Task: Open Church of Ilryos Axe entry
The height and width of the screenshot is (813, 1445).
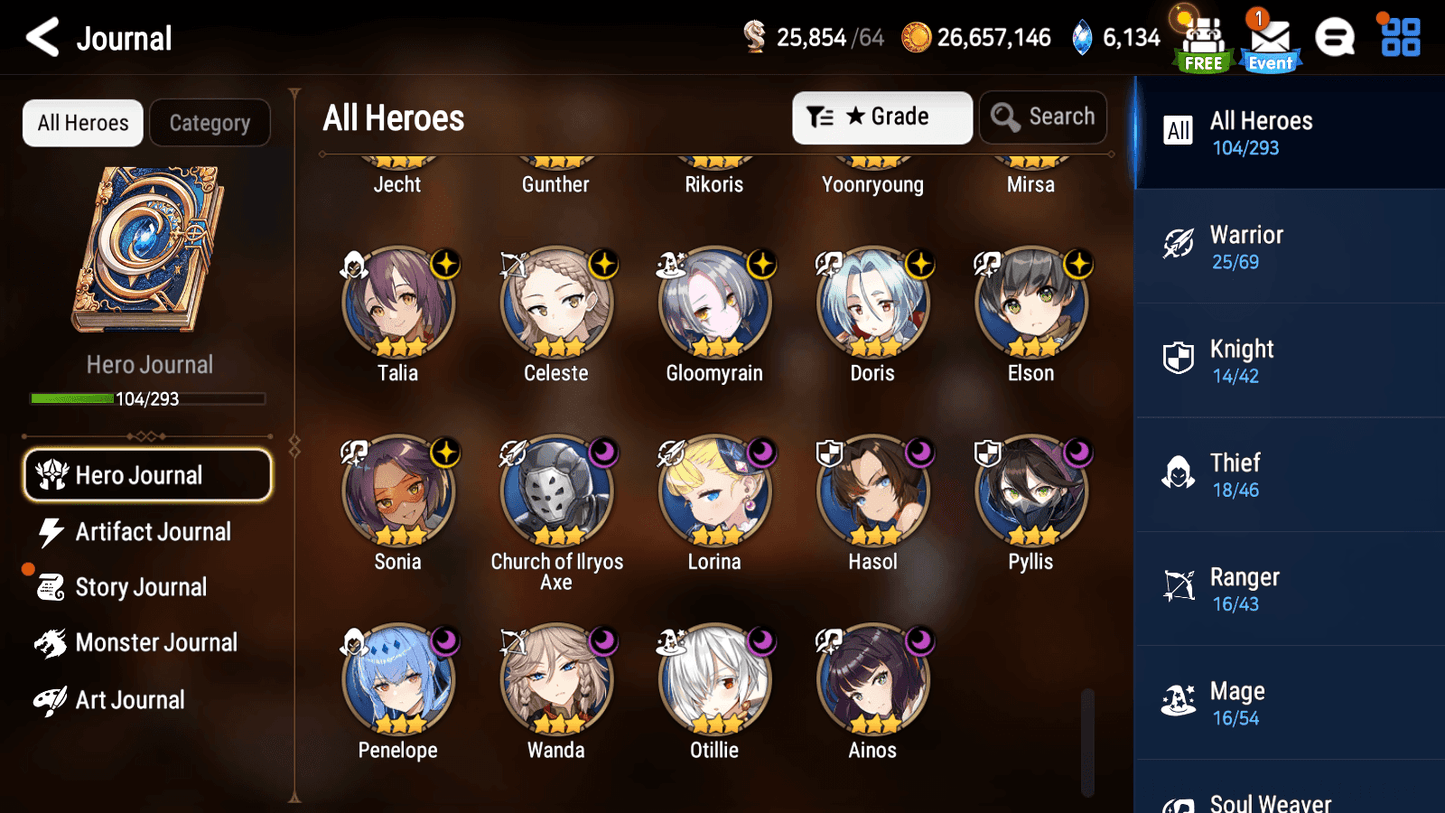Action: [556, 492]
